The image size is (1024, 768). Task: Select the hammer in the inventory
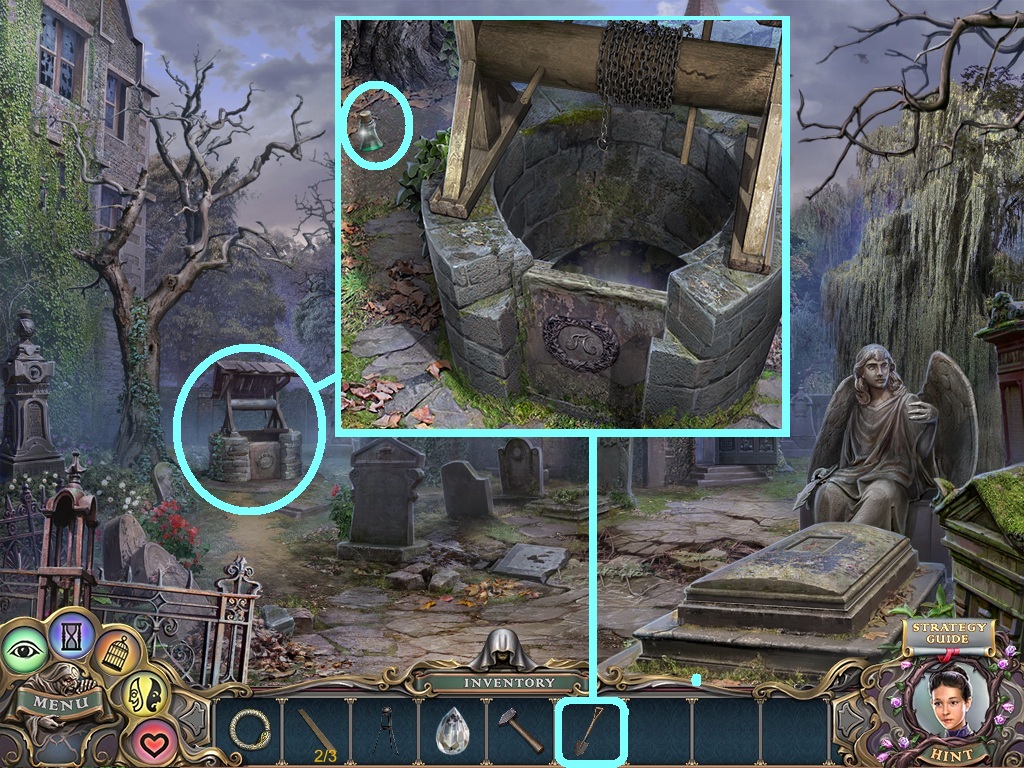(521, 732)
